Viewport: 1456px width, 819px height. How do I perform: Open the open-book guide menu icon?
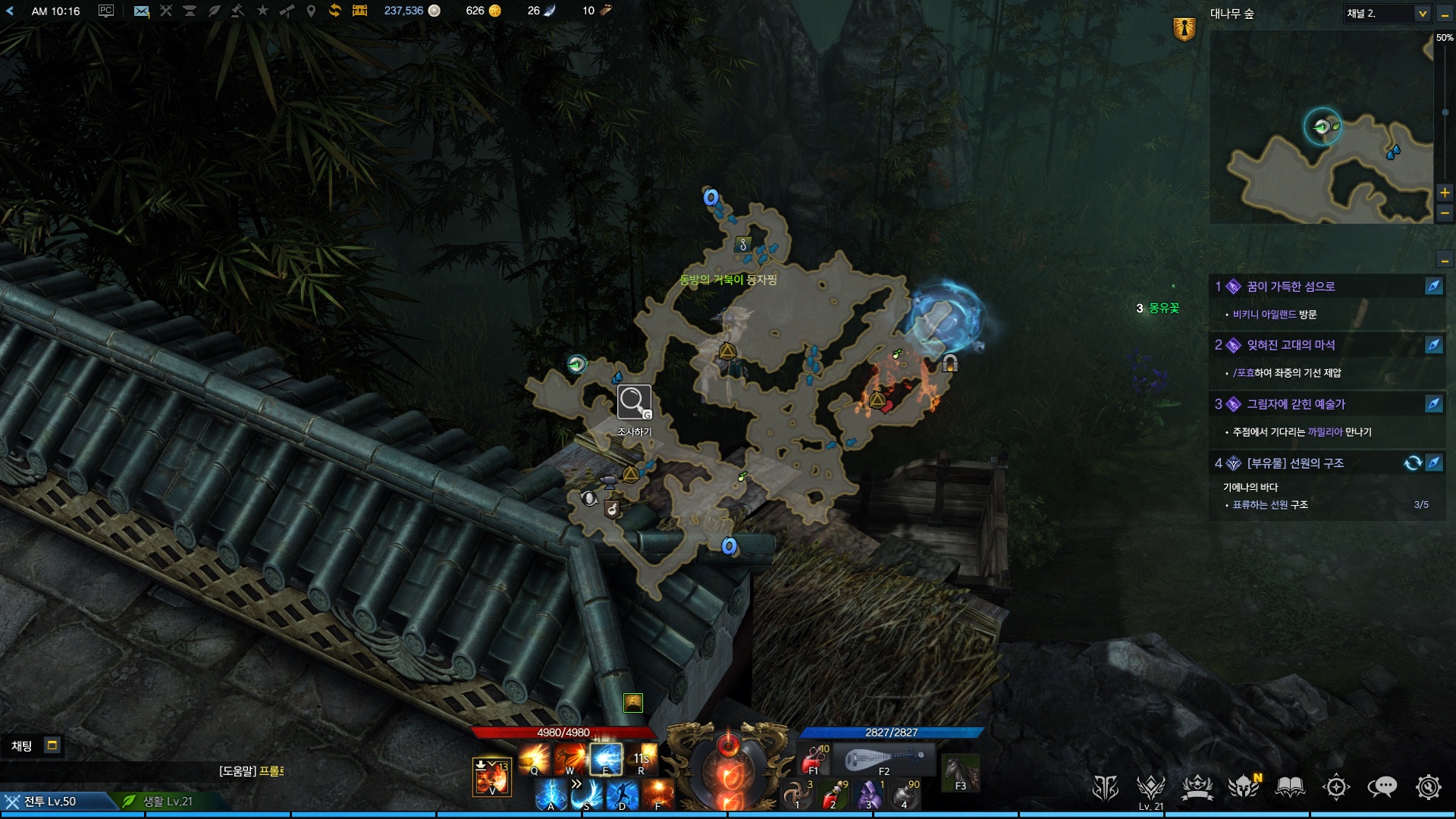click(1290, 787)
